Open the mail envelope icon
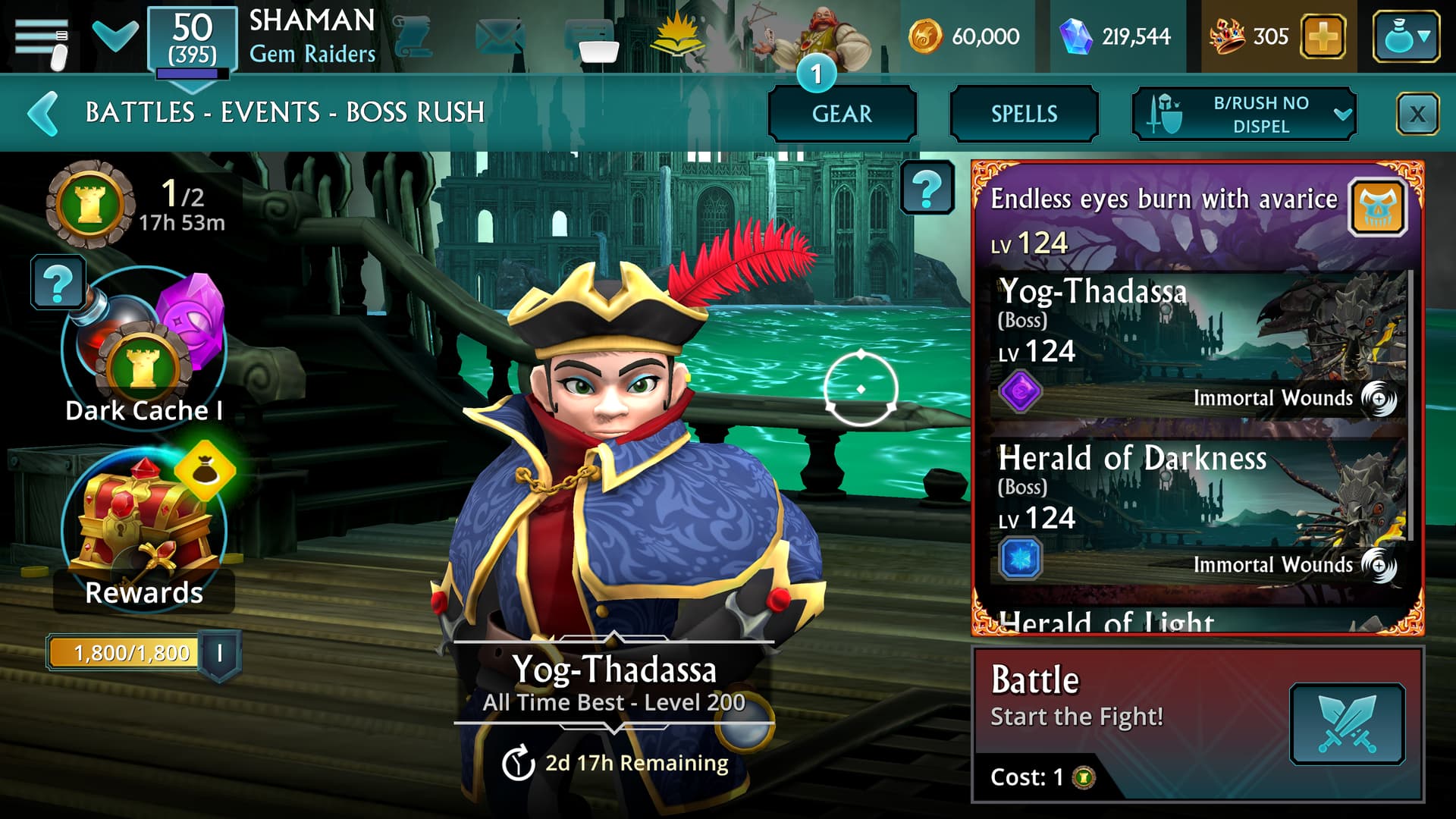This screenshot has width=1456, height=819. tap(500, 36)
